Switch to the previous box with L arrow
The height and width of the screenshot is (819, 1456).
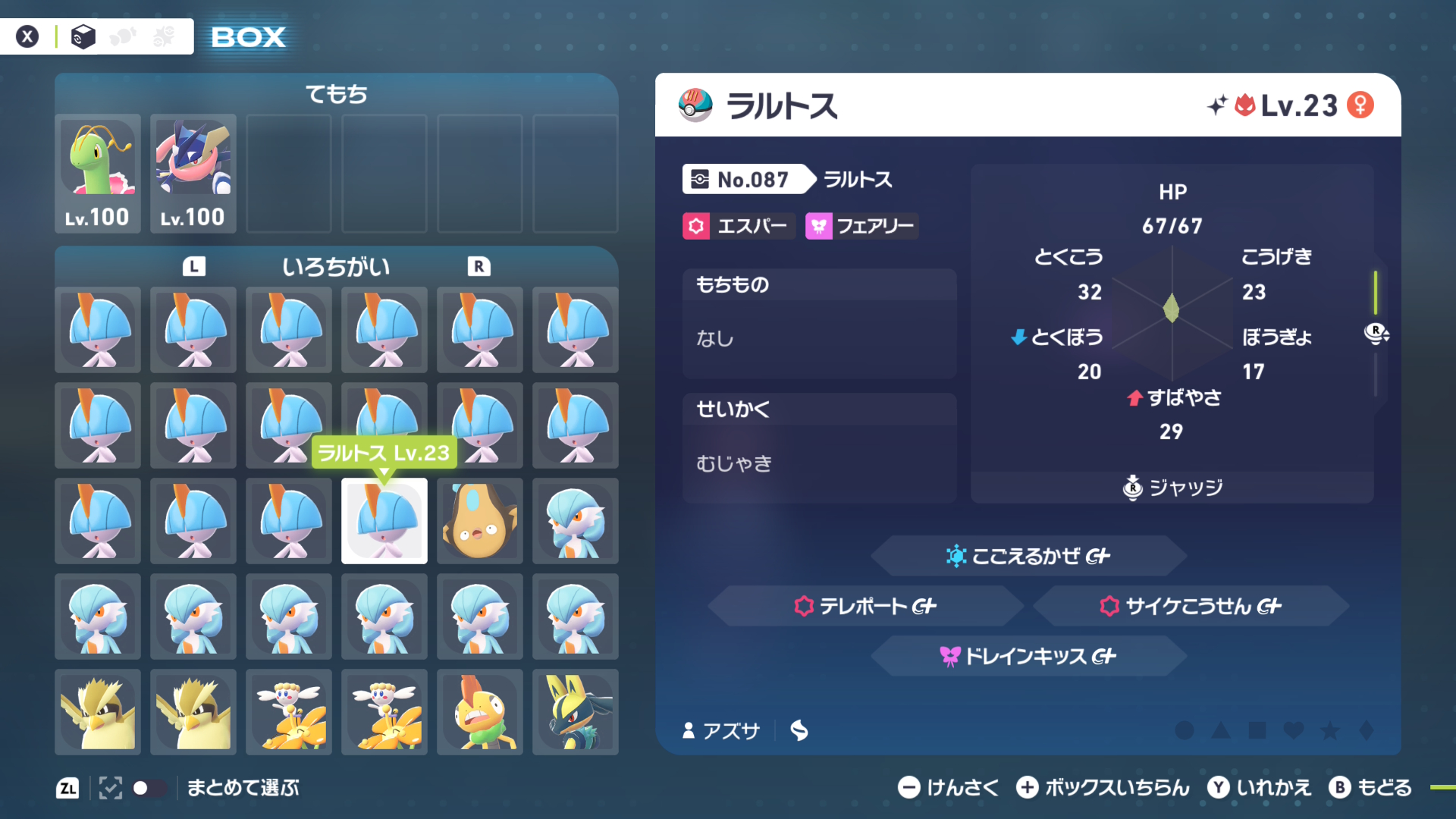pos(194,266)
